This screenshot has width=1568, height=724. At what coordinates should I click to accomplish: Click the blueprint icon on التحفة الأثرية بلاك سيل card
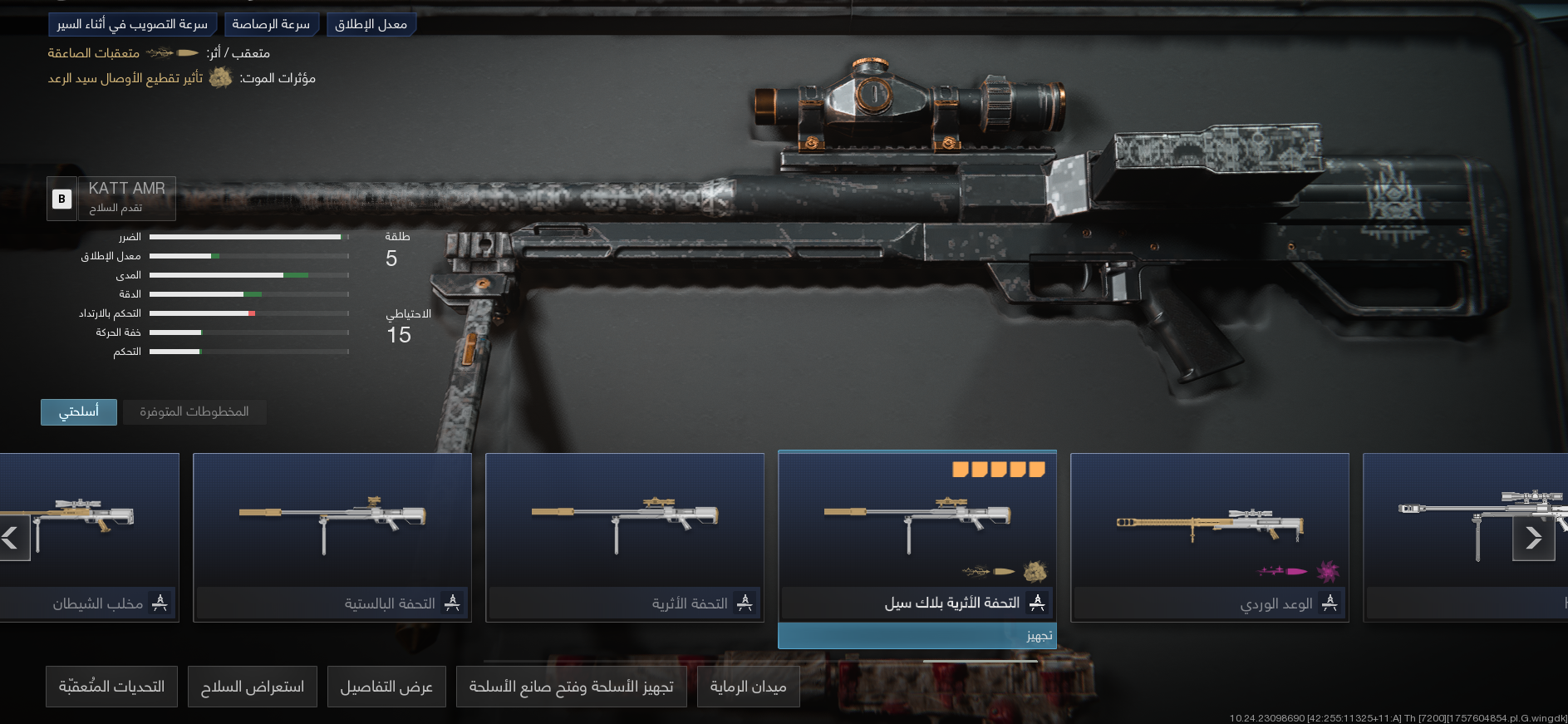pos(1040,603)
